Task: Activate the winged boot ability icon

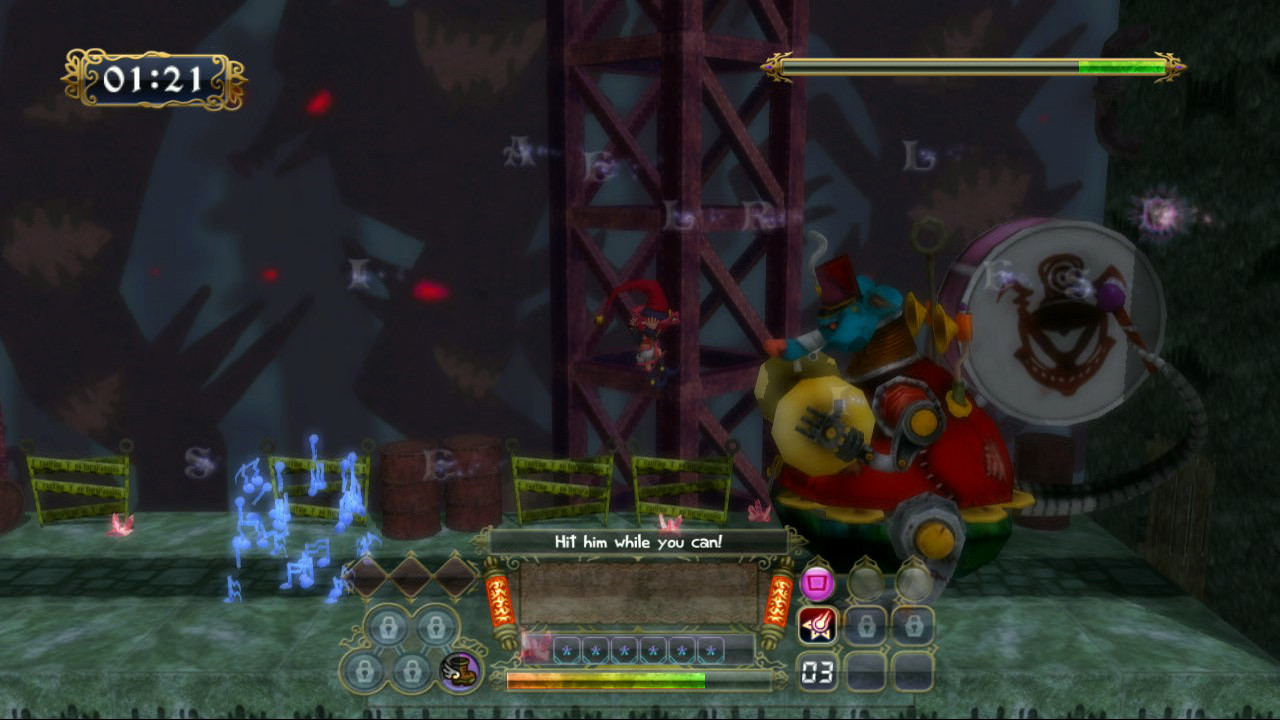Action: (x=460, y=671)
